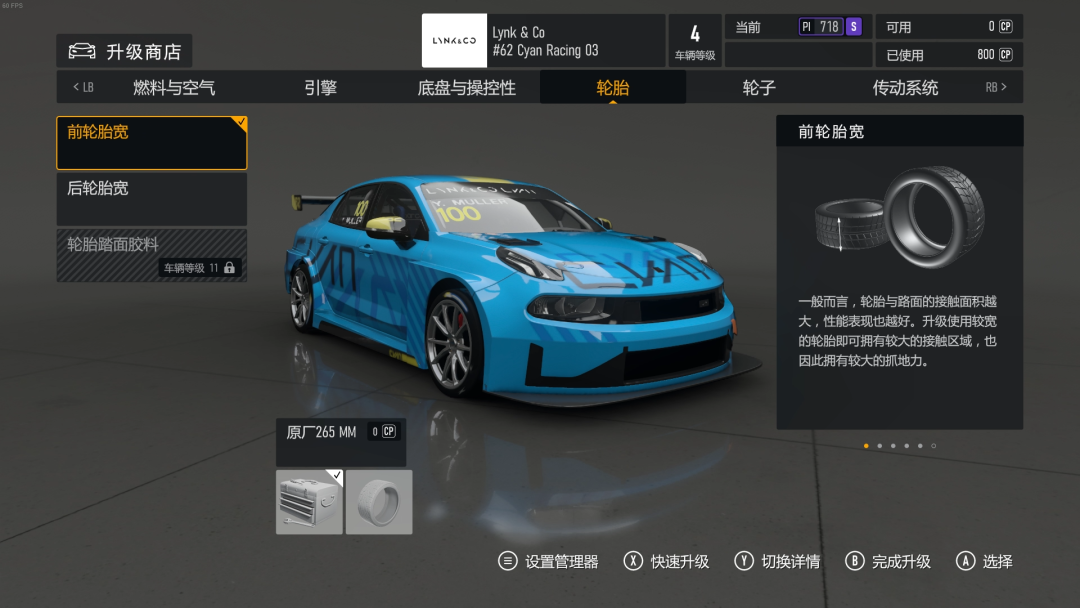1080x608 pixels.
Task: Open the 引擎 upgrade tab
Action: coord(320,88)
